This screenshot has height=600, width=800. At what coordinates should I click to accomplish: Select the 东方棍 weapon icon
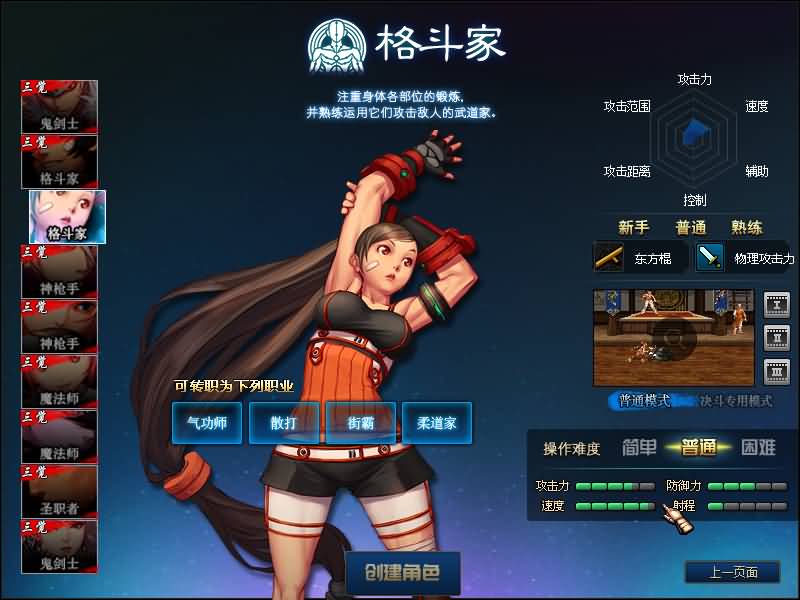(x=609, y=257)
